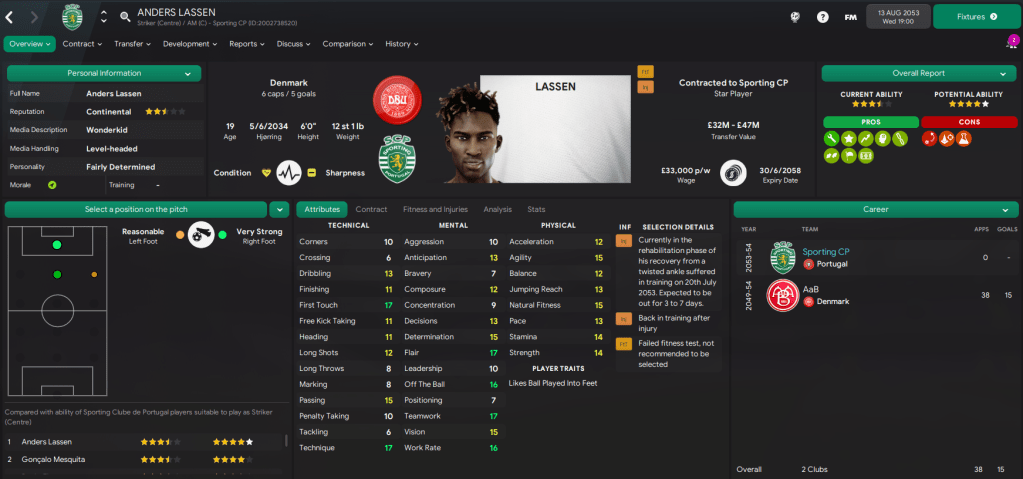The height and width of the screenshot is (479, 1023).
Task: Expand the Personal Information panel dropdown
Action: (x=187, y=73)
